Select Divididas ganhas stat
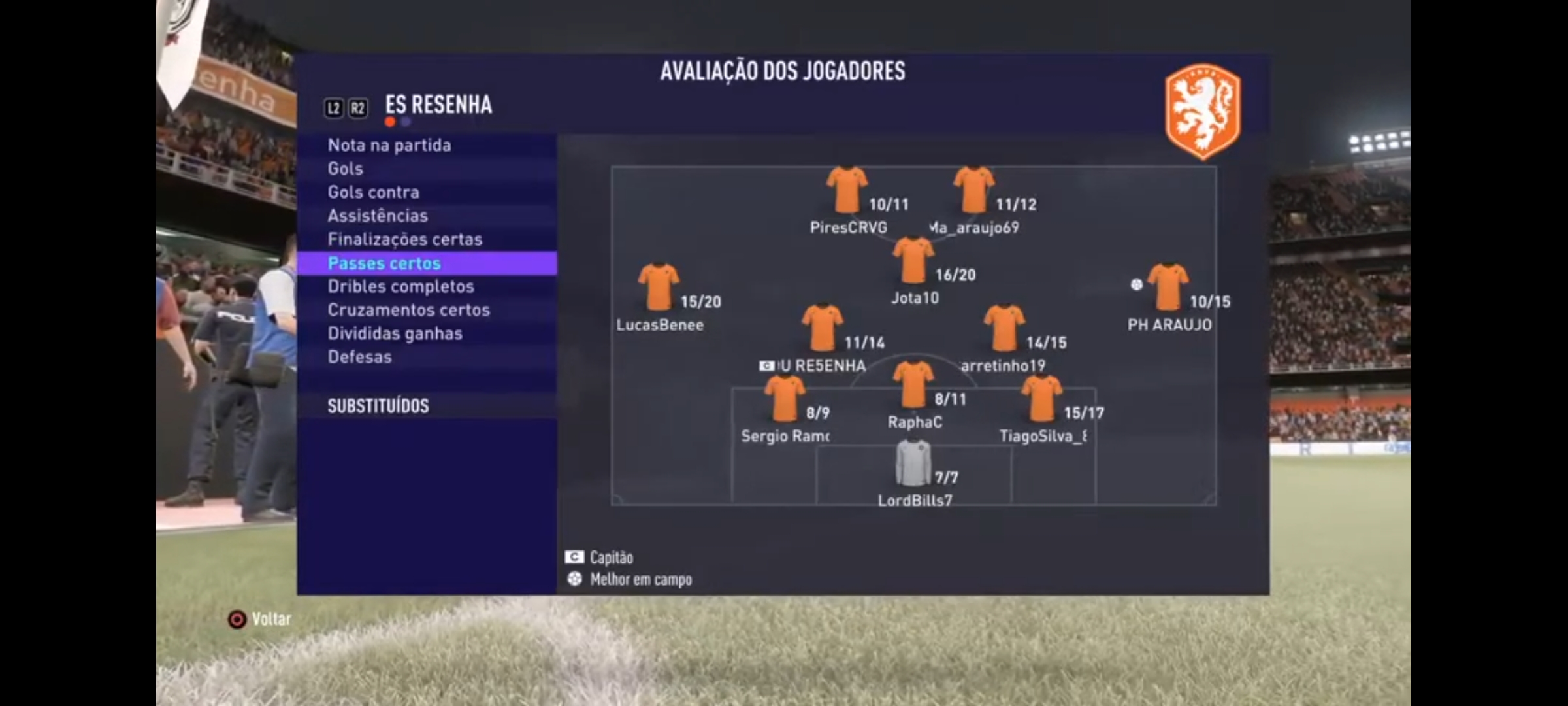The width and height of the screenshot is (1568, 706). (x=395, y=333)
